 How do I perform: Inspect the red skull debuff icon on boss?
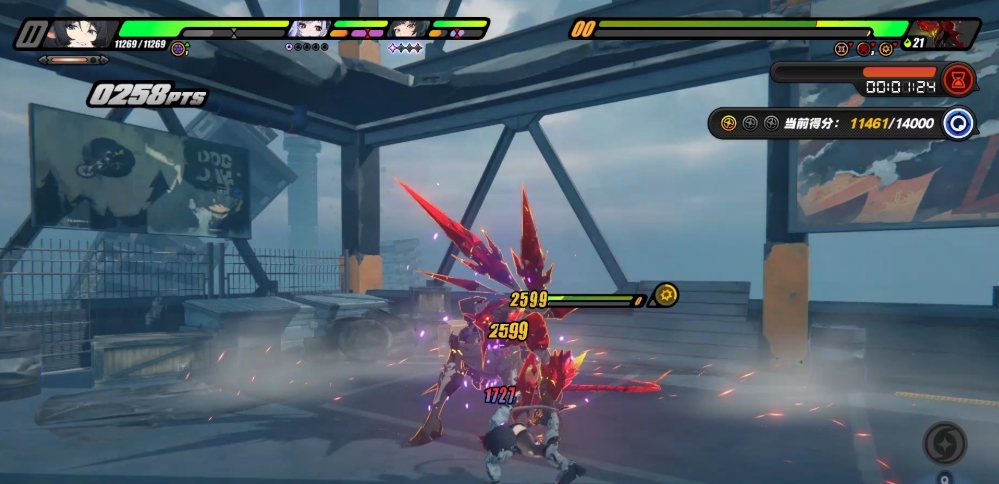click(x=863, y=49)
